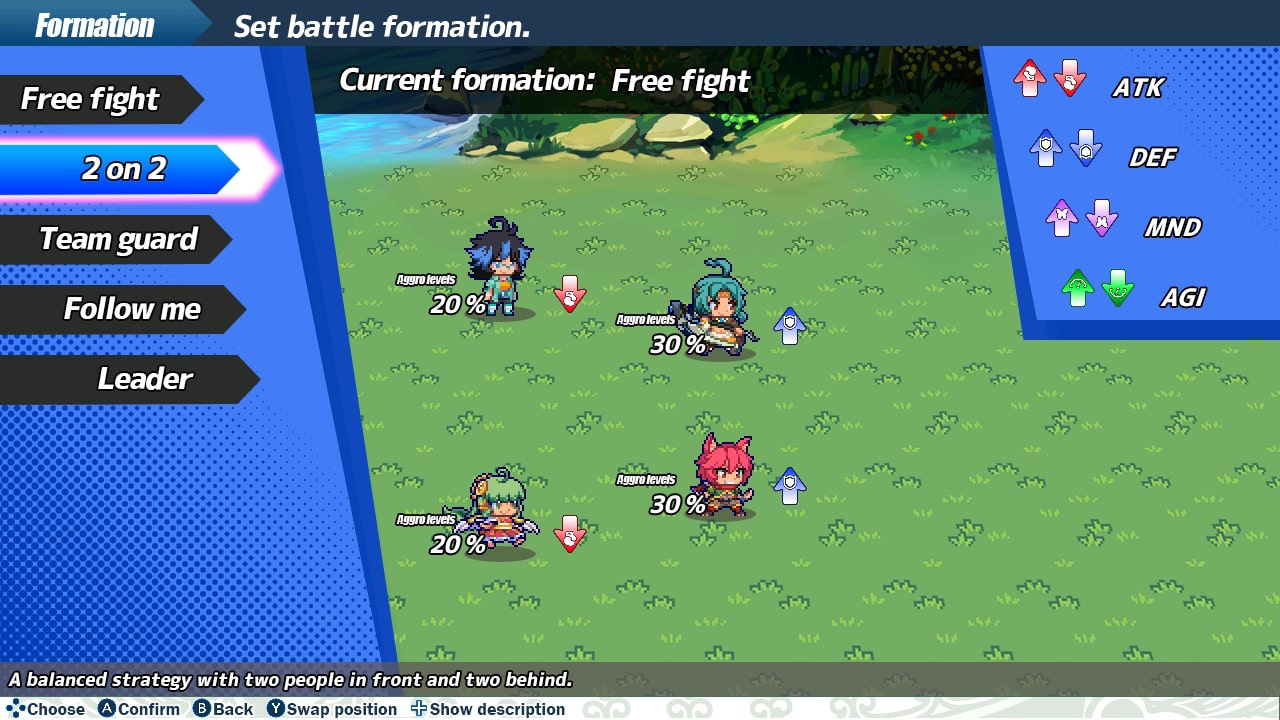
Task: Click the red arrow below the rear mage character
Action: pos(570,536)
